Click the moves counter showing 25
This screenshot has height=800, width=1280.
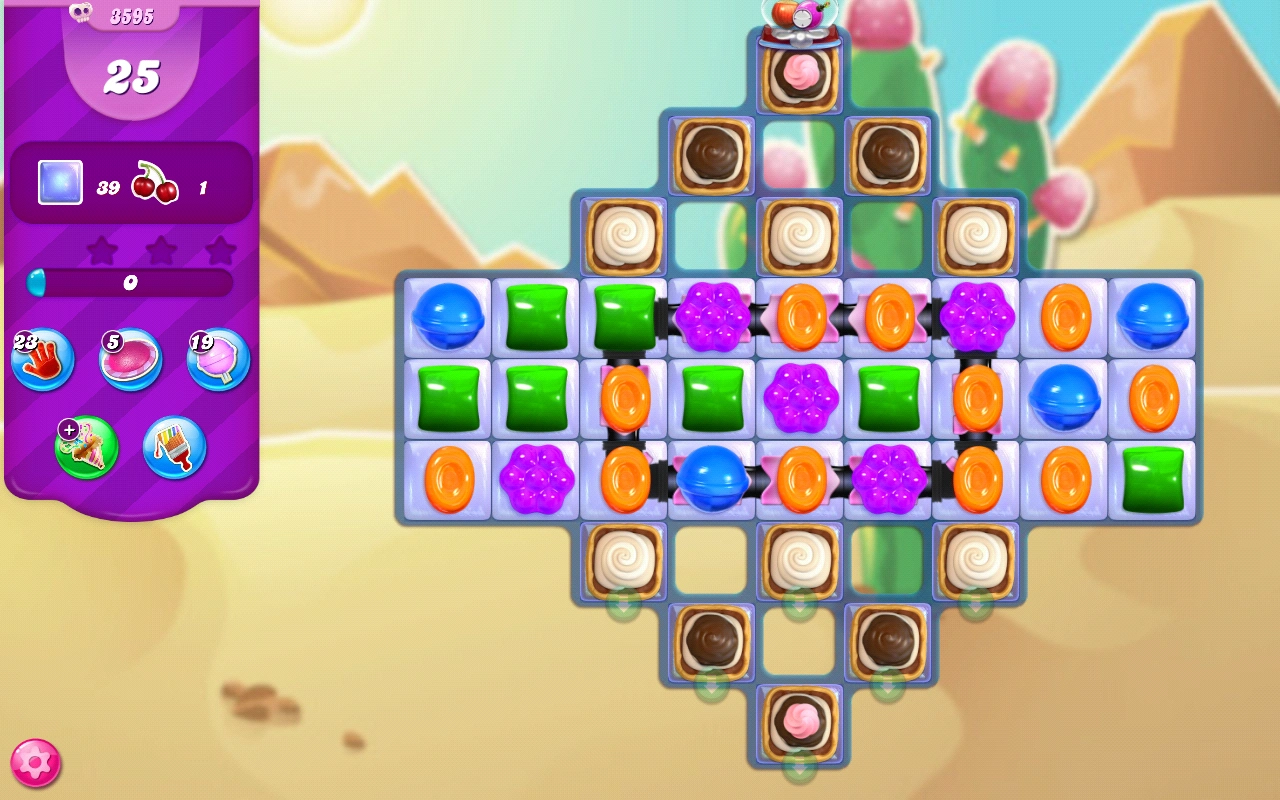click(x=131, y=74)
